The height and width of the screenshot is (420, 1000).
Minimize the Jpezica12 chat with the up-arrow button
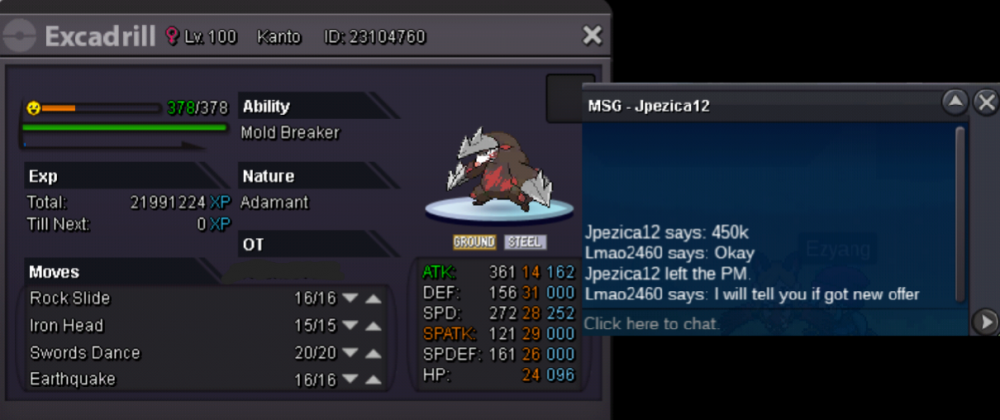pyautogui.click(x=955, y=102)
